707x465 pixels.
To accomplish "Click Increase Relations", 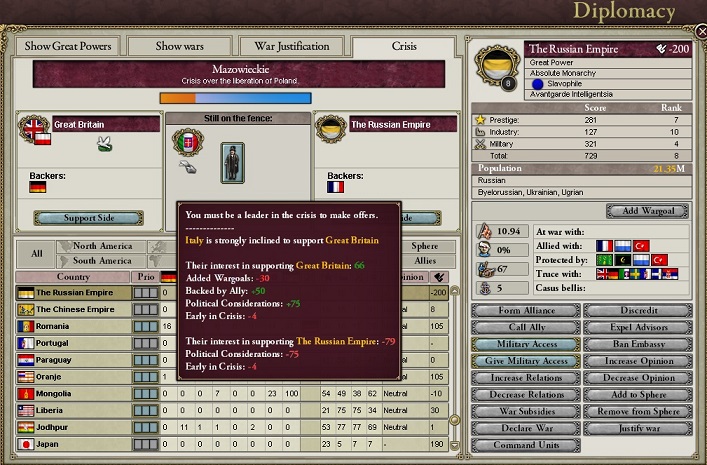I will 524,378.
